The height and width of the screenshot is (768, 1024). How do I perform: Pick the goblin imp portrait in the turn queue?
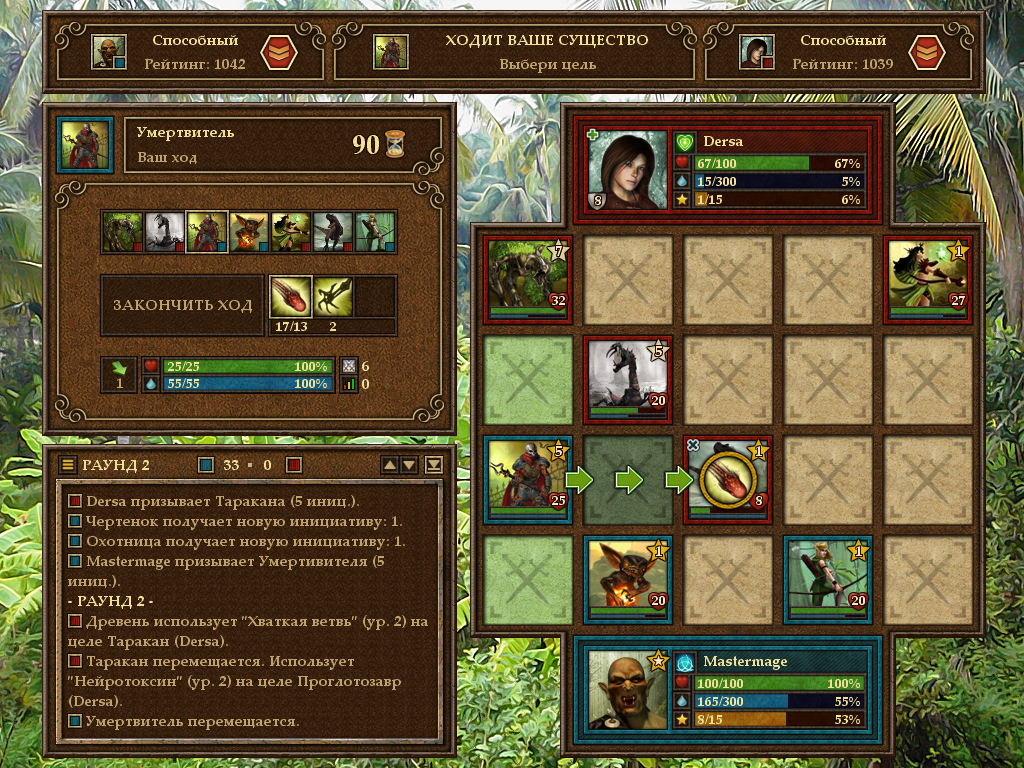pyautogui.click(x=249, y=232)
